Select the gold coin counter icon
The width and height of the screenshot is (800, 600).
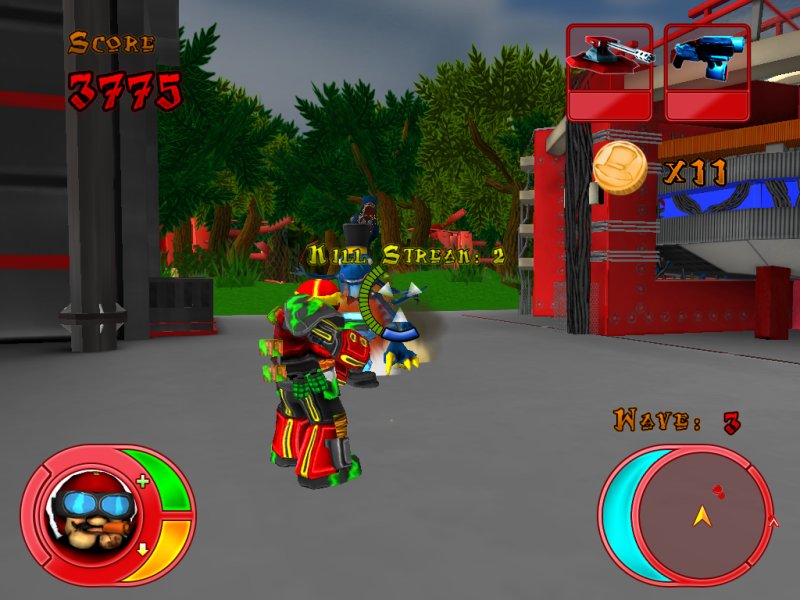coord(620,168)
